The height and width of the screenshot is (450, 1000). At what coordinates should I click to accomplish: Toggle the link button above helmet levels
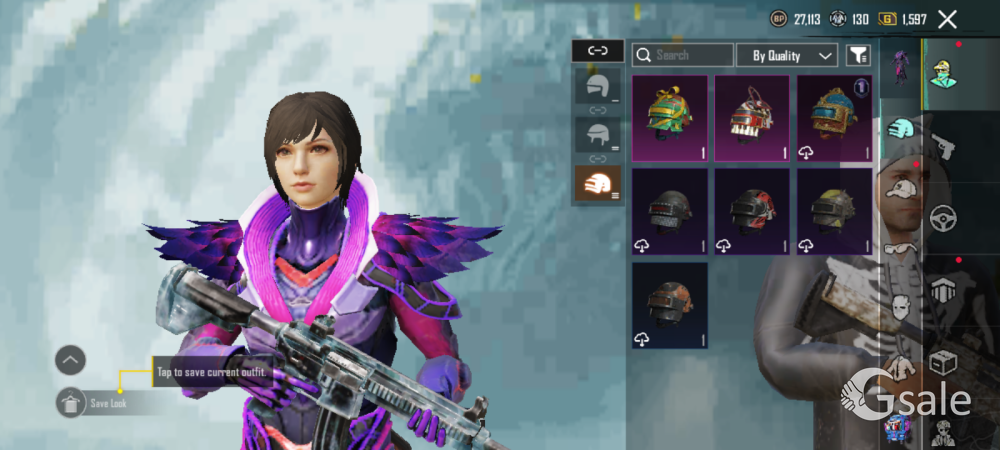point(597,50)
